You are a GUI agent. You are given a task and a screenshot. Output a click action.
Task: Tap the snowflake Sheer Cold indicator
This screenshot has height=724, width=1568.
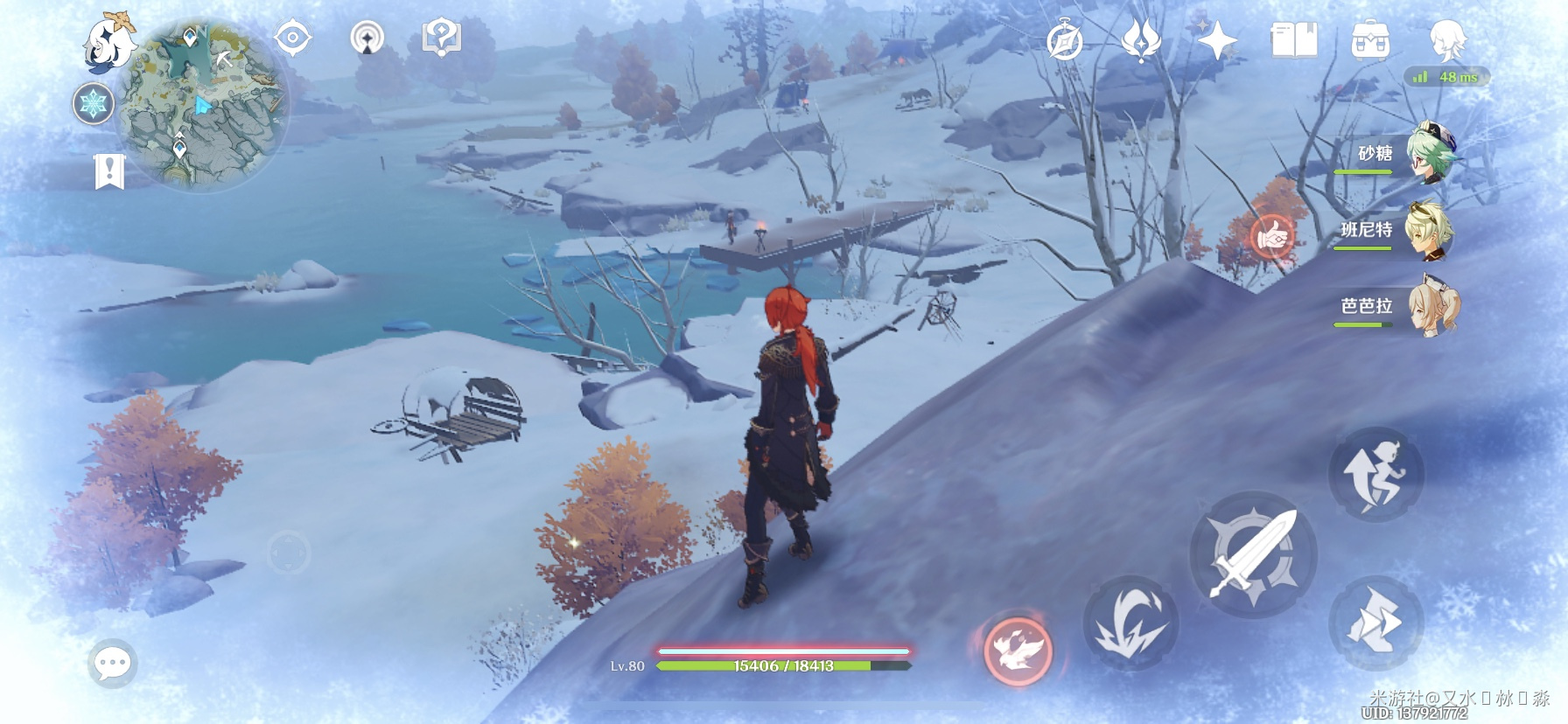pos(93,104)
